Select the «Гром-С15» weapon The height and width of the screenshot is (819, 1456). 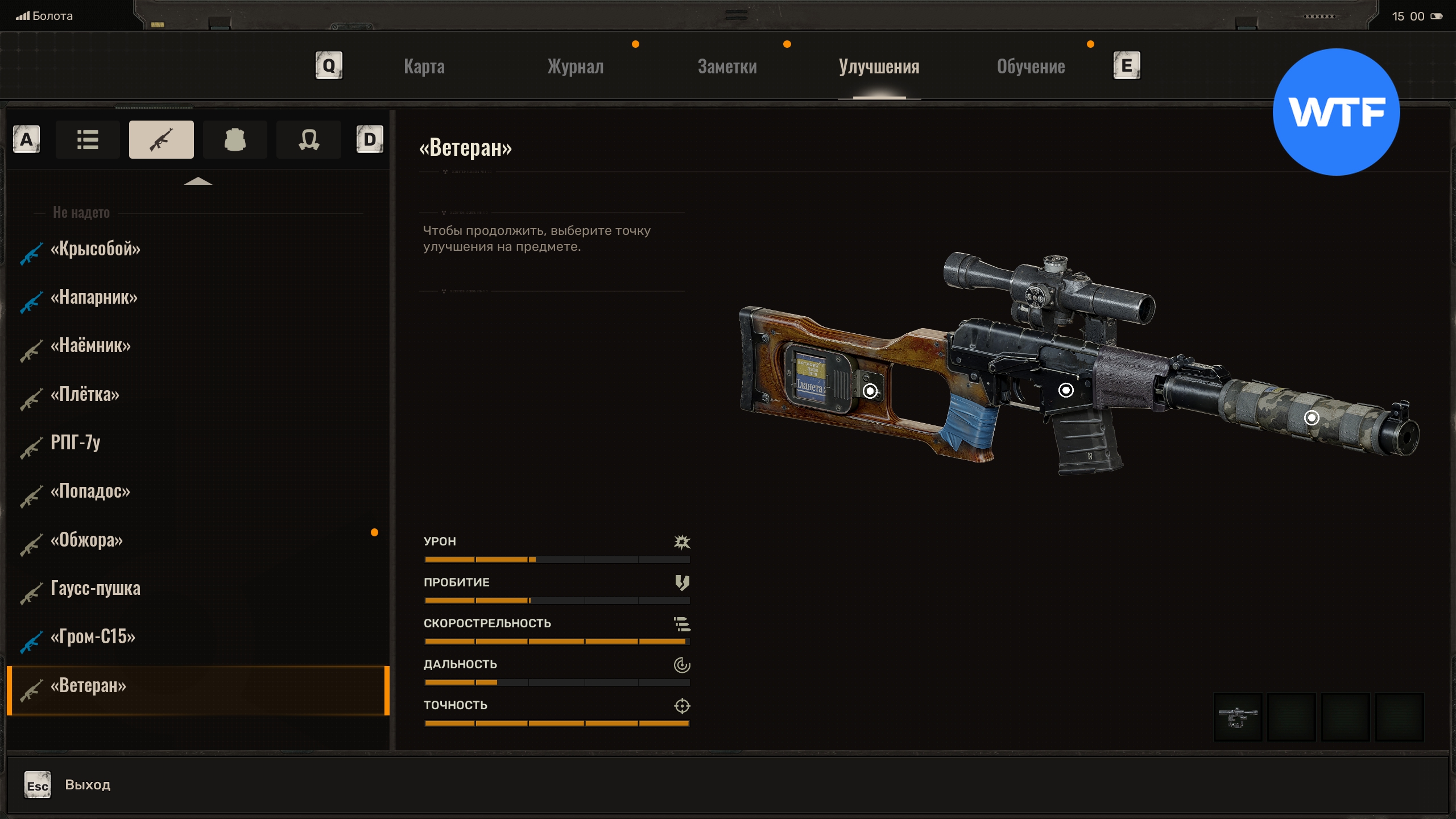(x=93, y=636)
